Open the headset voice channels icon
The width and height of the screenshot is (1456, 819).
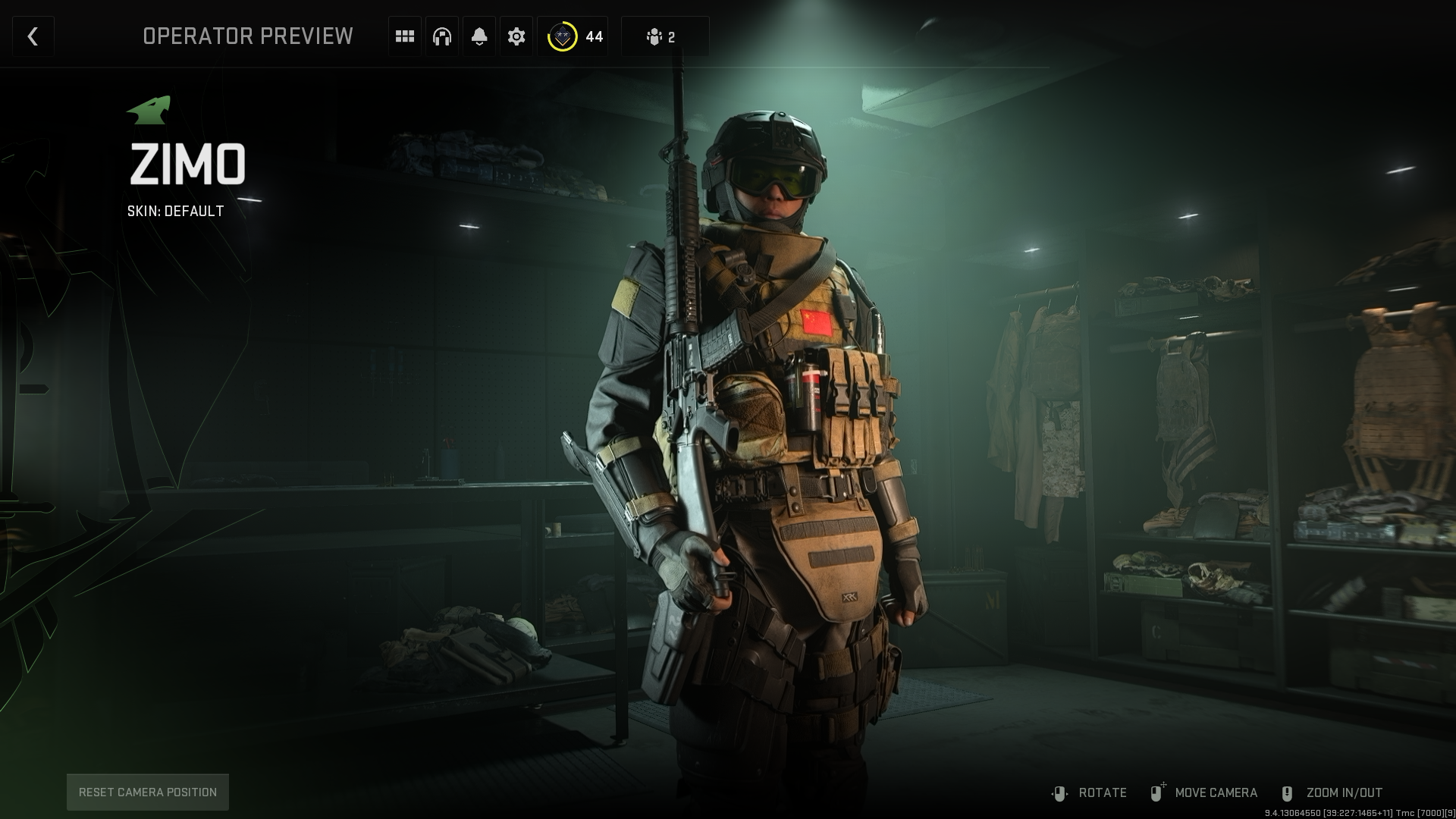pyautogui.click(x=442, y=36)
